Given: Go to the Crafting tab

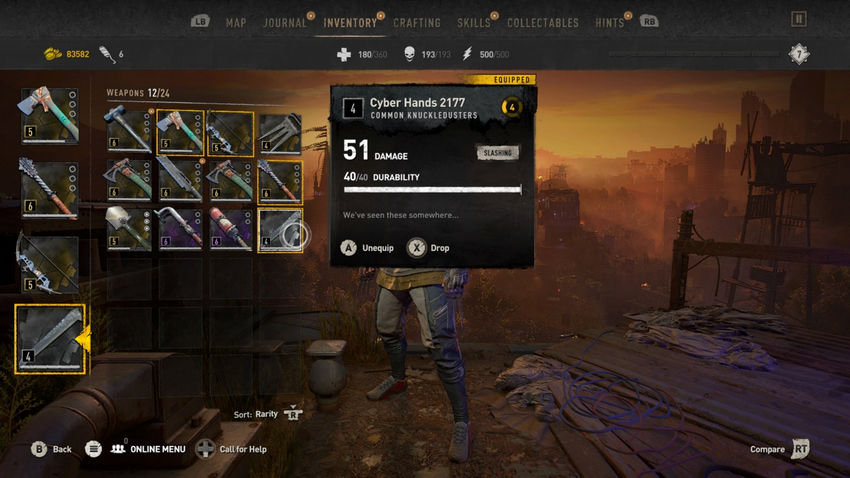Looking at the screenshot, I should pos(417,22).
